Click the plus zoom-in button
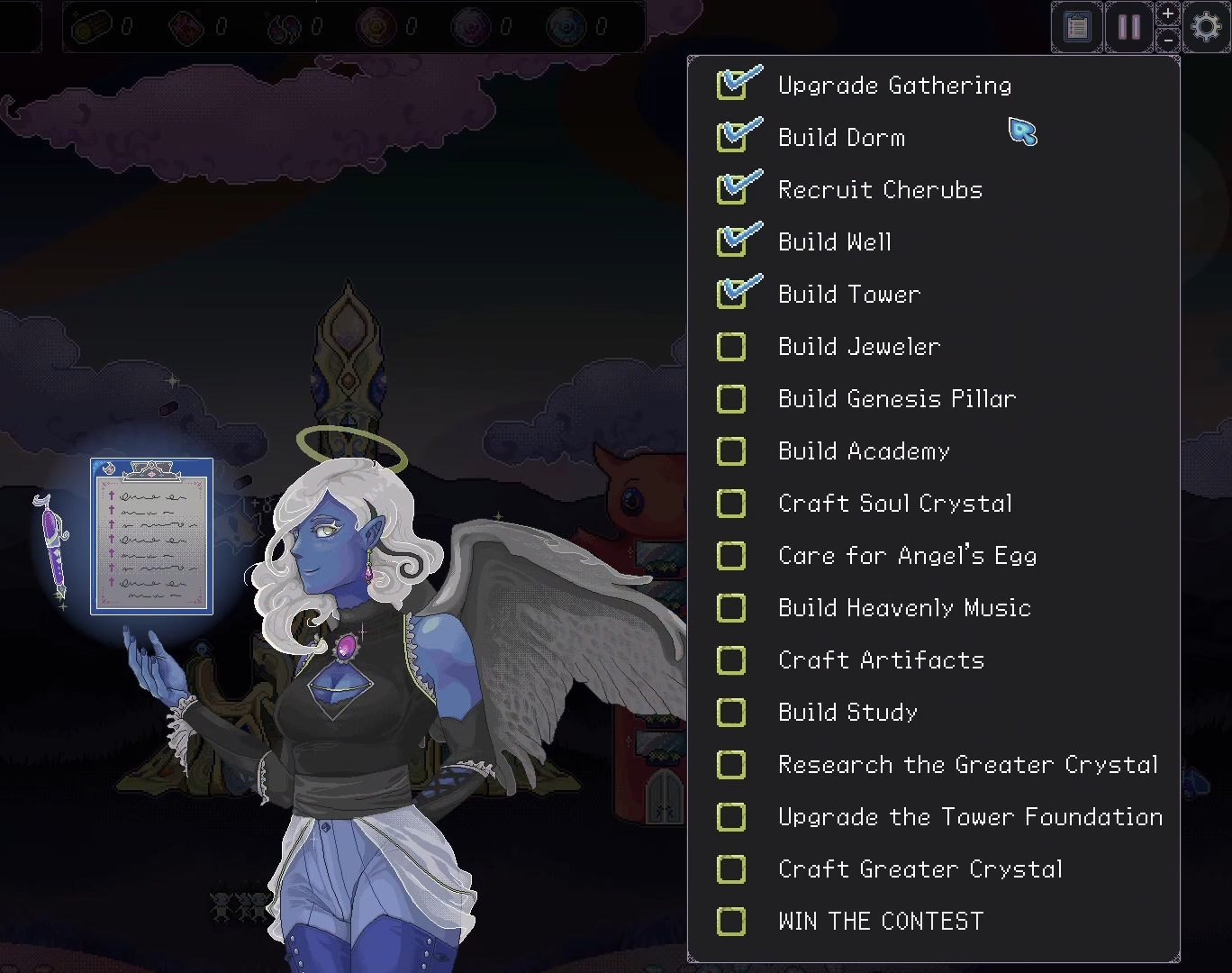The width and height of the screenshot is (1232, 973). click(x=1168, y=14)
